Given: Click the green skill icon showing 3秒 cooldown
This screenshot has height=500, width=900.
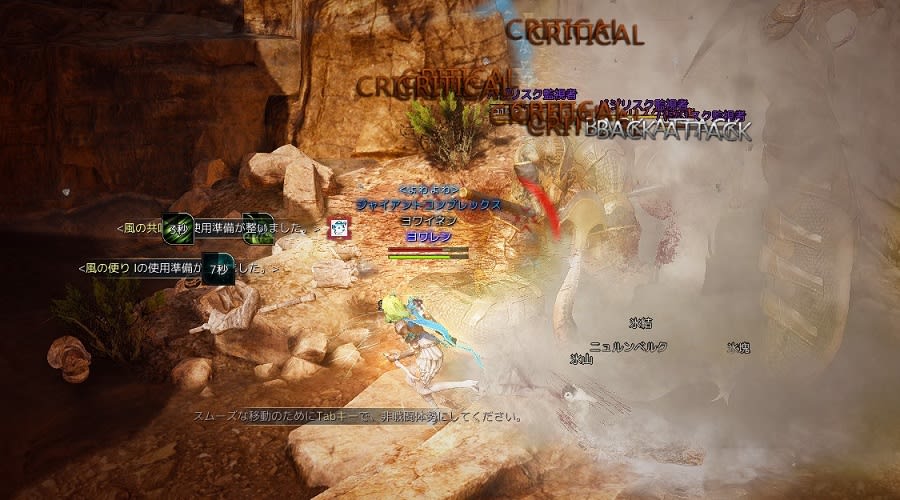Looking at the screenshot, I should point(179,229).
